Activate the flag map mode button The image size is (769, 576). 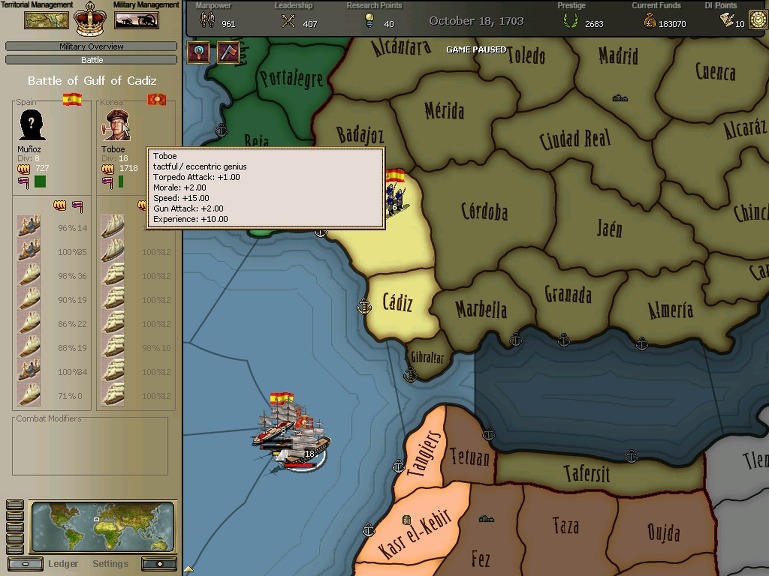[x=229, y=52]
